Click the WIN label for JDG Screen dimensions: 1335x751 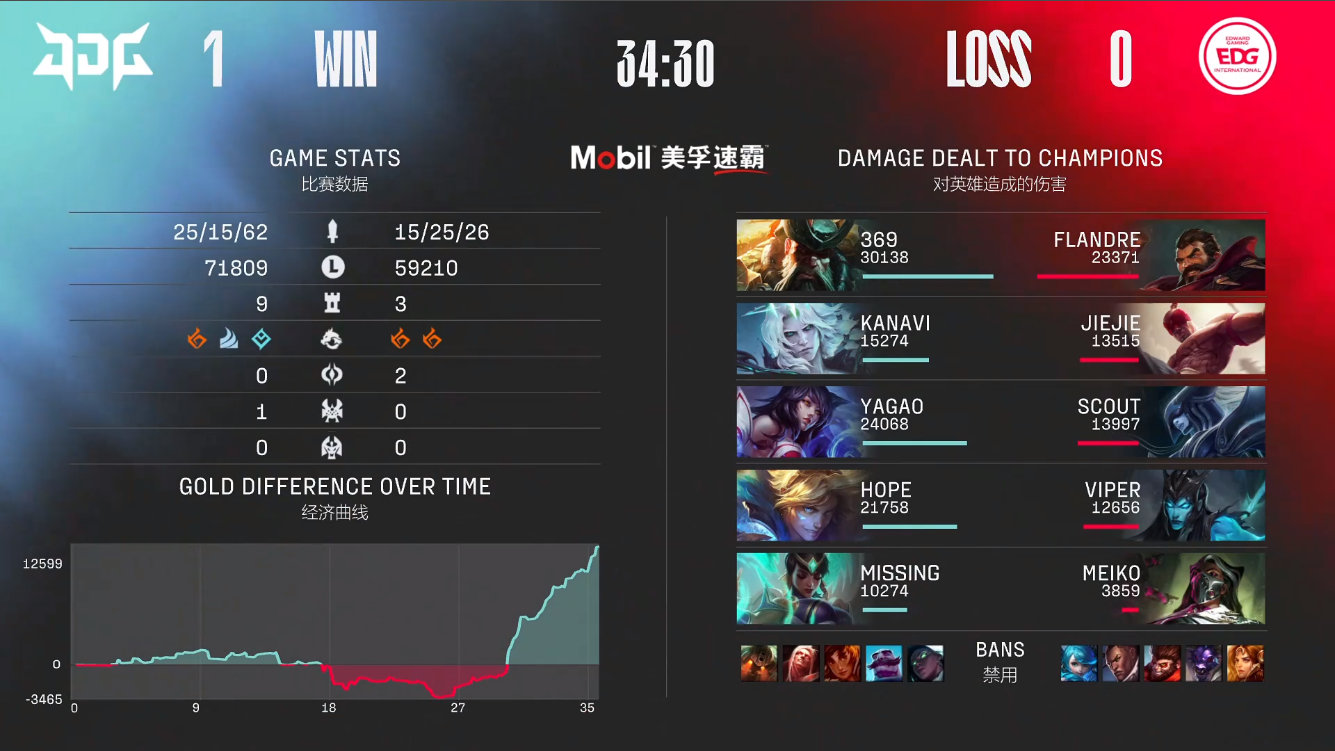(x=345, y=57)
